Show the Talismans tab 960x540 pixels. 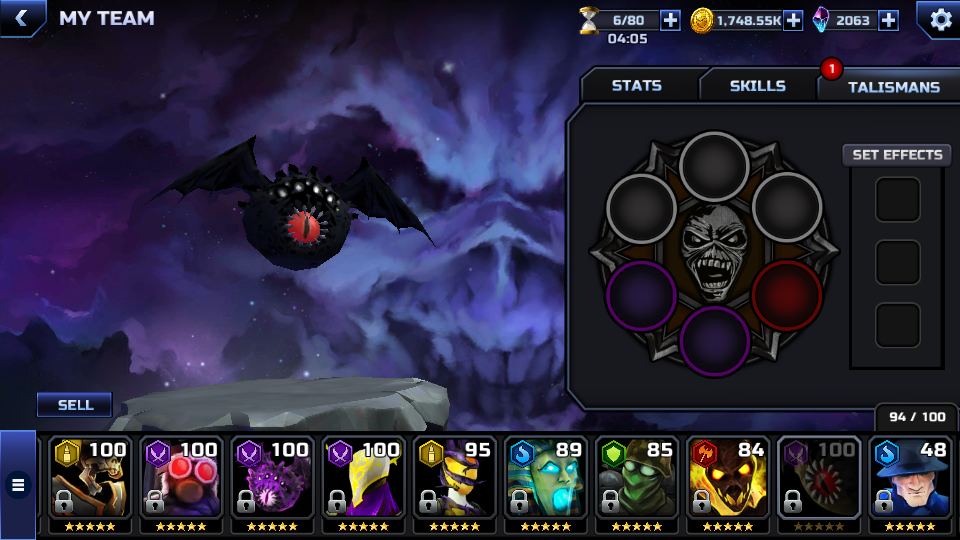click(893, 87)
